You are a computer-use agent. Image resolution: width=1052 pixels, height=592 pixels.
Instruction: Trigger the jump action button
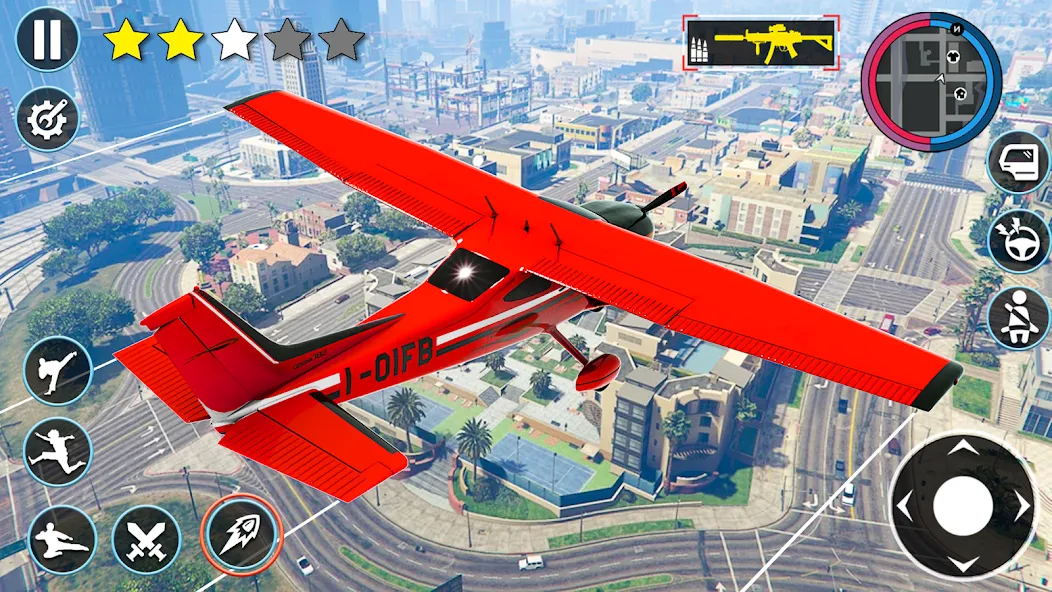tap(58, 451)
